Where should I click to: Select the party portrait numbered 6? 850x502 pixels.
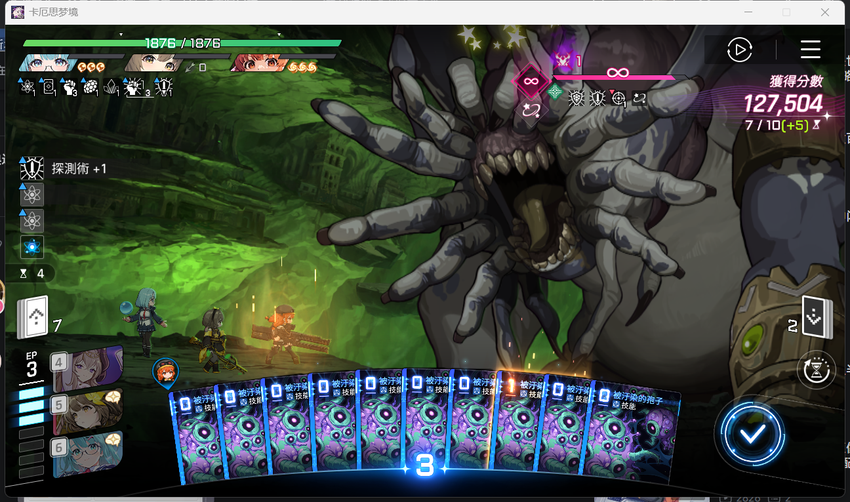(86, 450)
